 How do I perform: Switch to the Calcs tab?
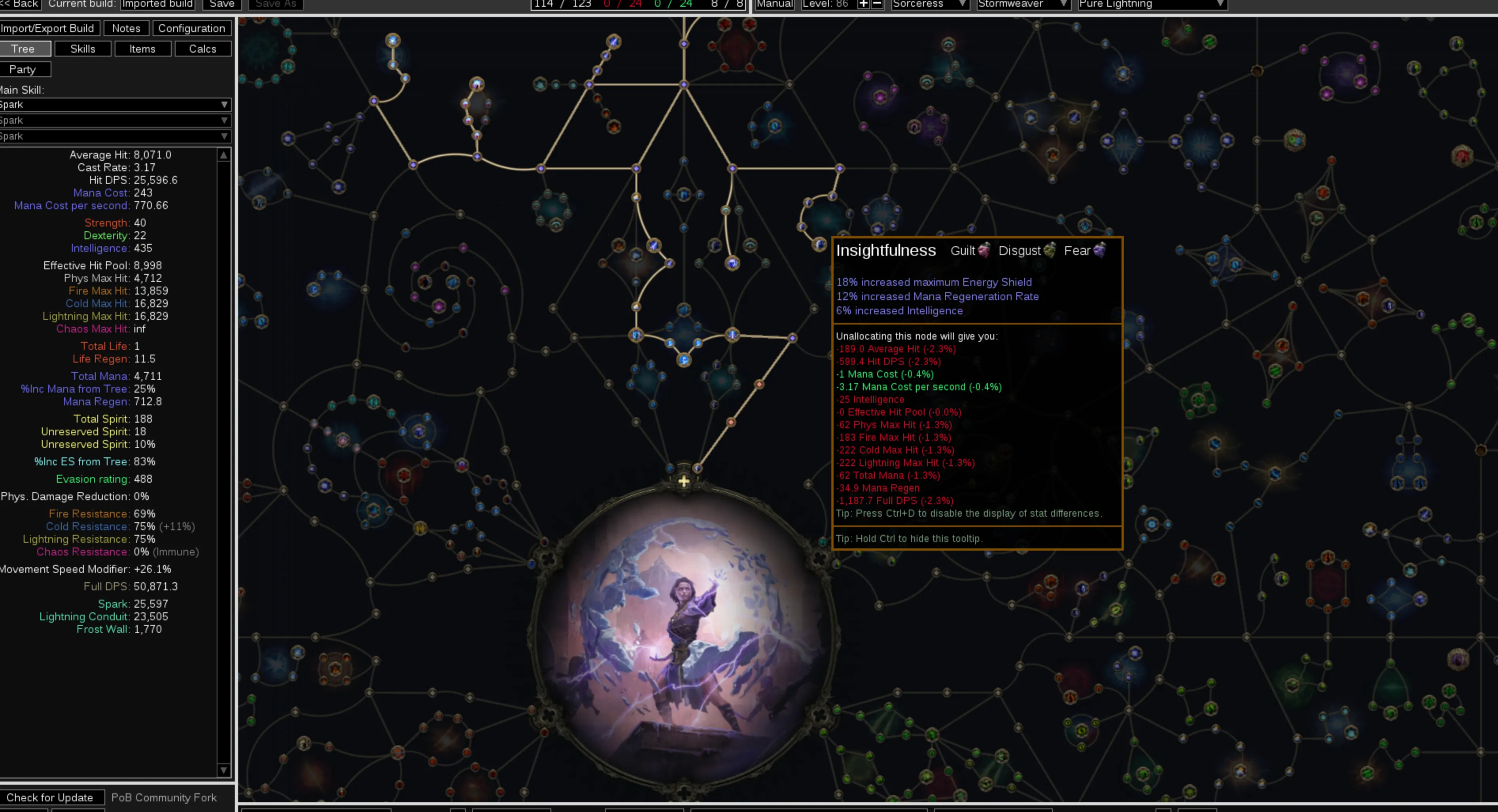[x=202, y=49]
